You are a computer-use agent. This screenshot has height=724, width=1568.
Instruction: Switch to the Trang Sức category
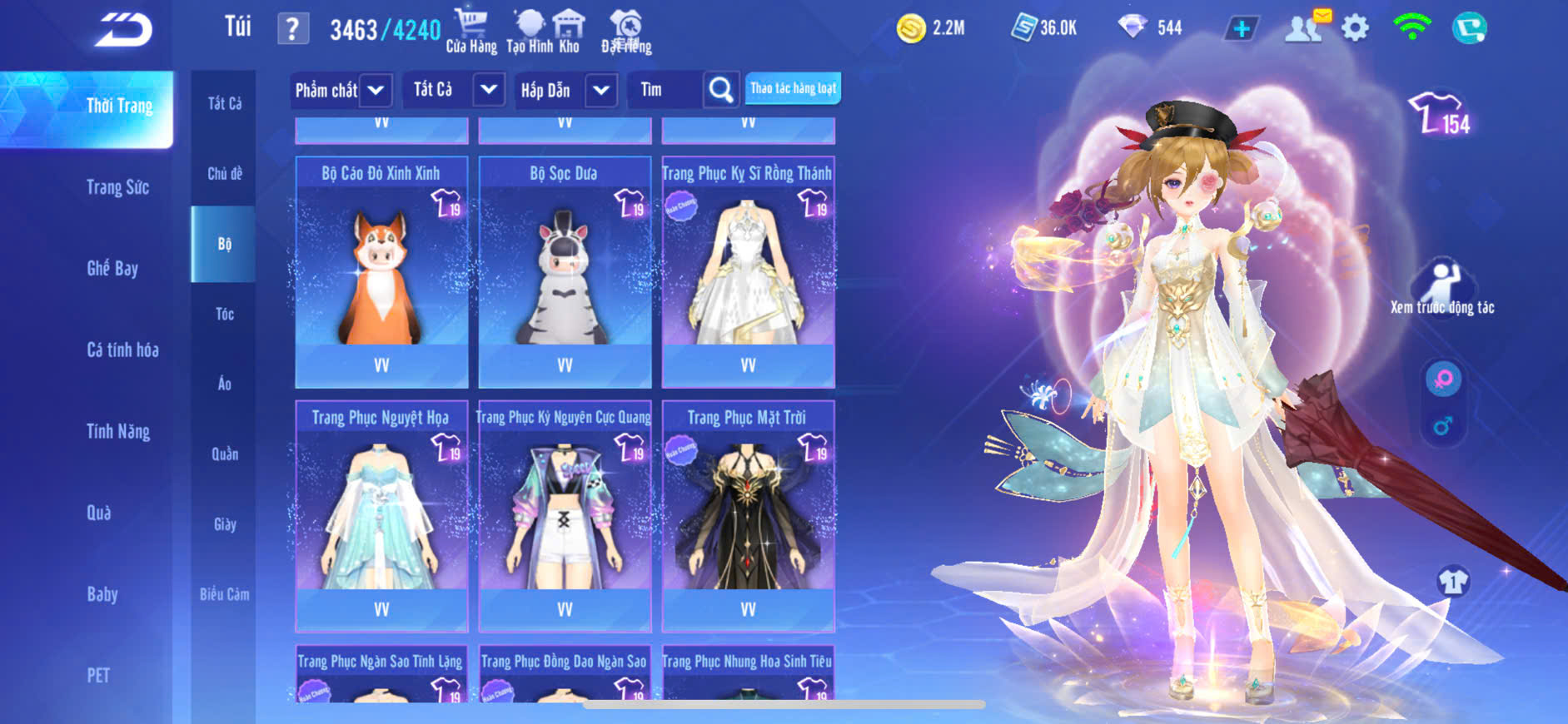pos(117,187)
